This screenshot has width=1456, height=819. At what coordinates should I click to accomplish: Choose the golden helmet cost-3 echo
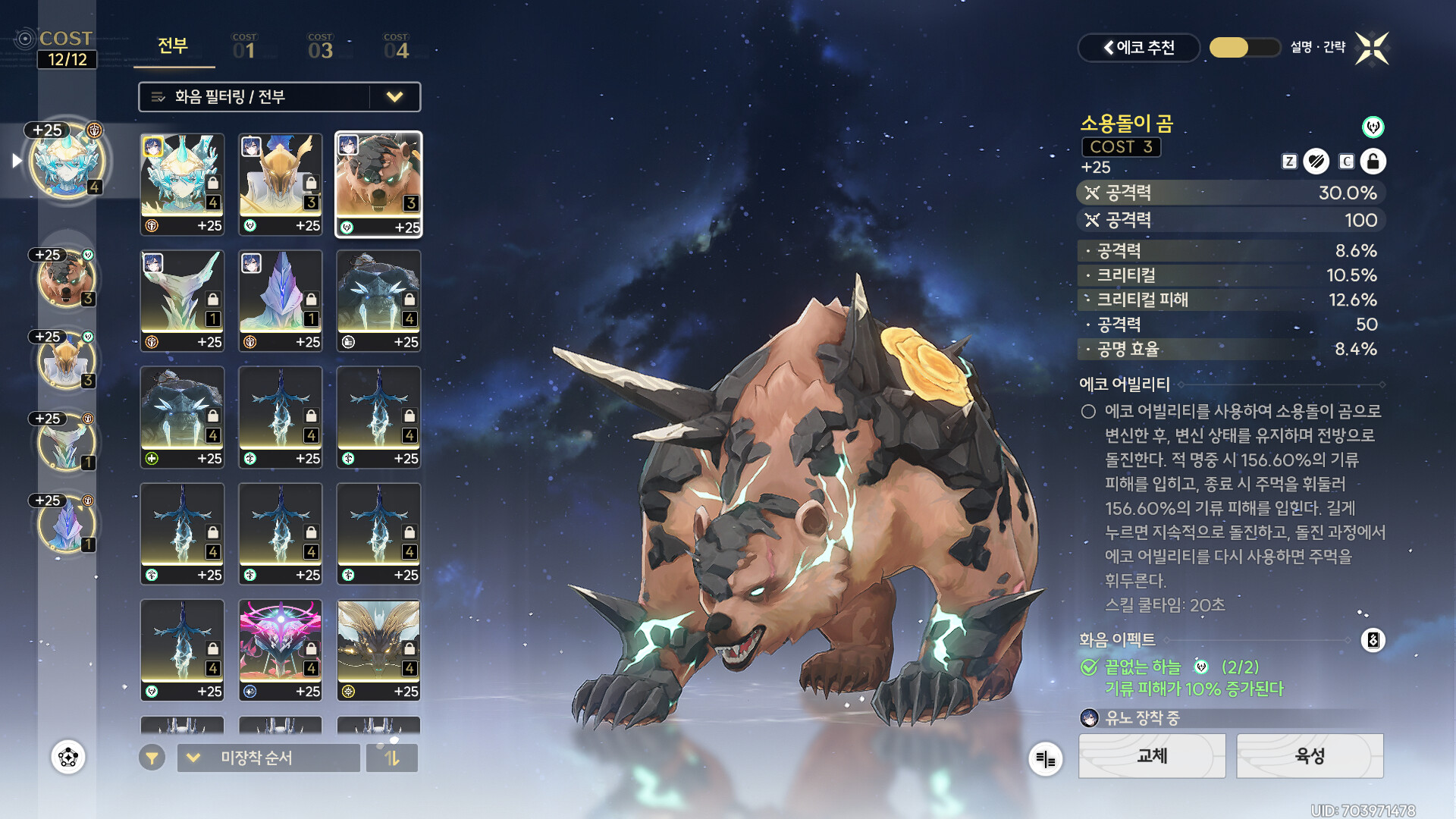tap(281, 184)
